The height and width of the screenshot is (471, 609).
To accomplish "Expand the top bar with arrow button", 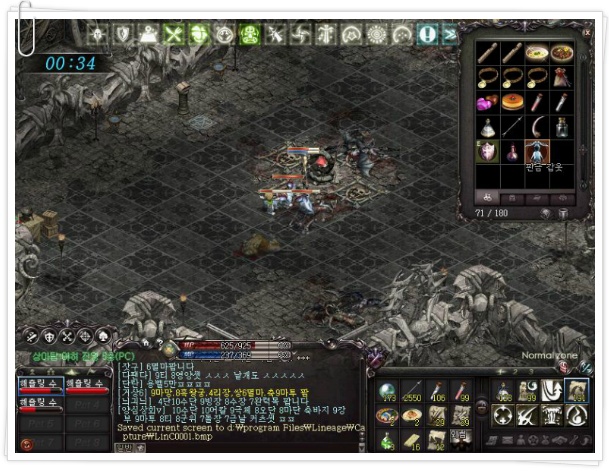I will coord(449,34).
